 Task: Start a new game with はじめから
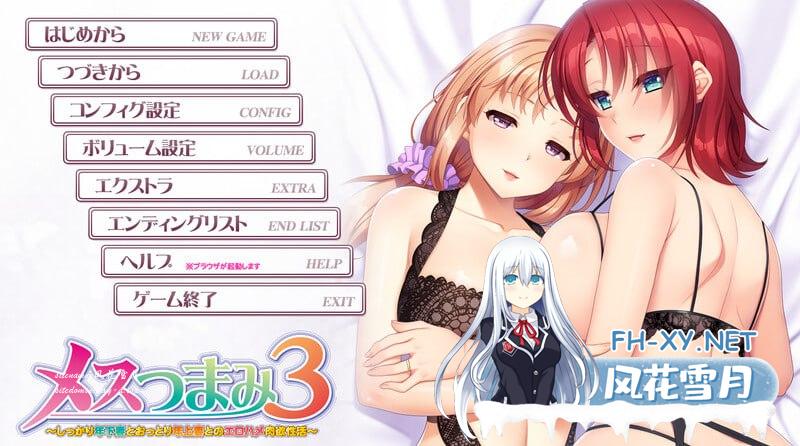click(x=150, y=36)
